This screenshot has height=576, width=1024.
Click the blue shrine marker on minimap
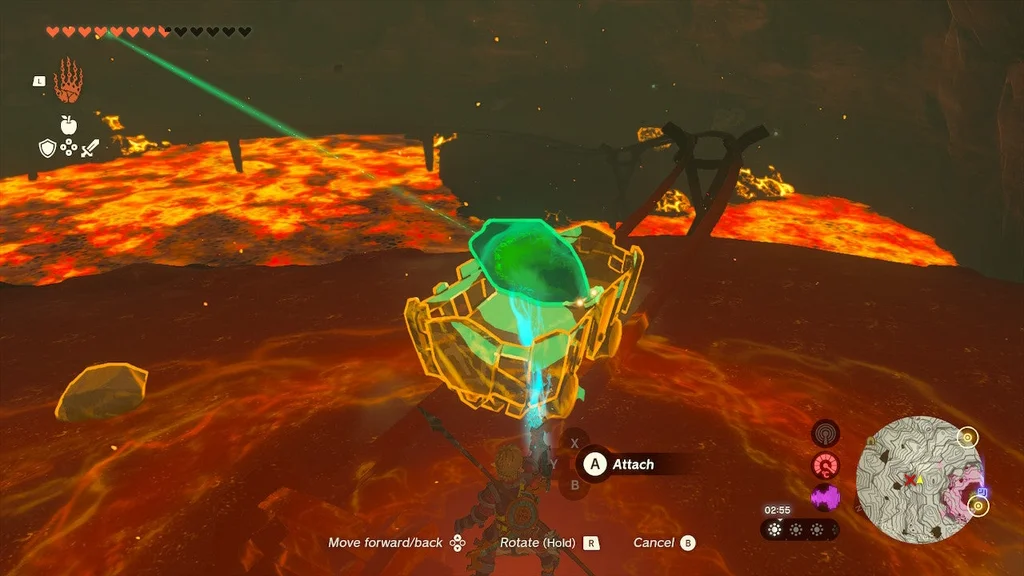click(983, 492)
